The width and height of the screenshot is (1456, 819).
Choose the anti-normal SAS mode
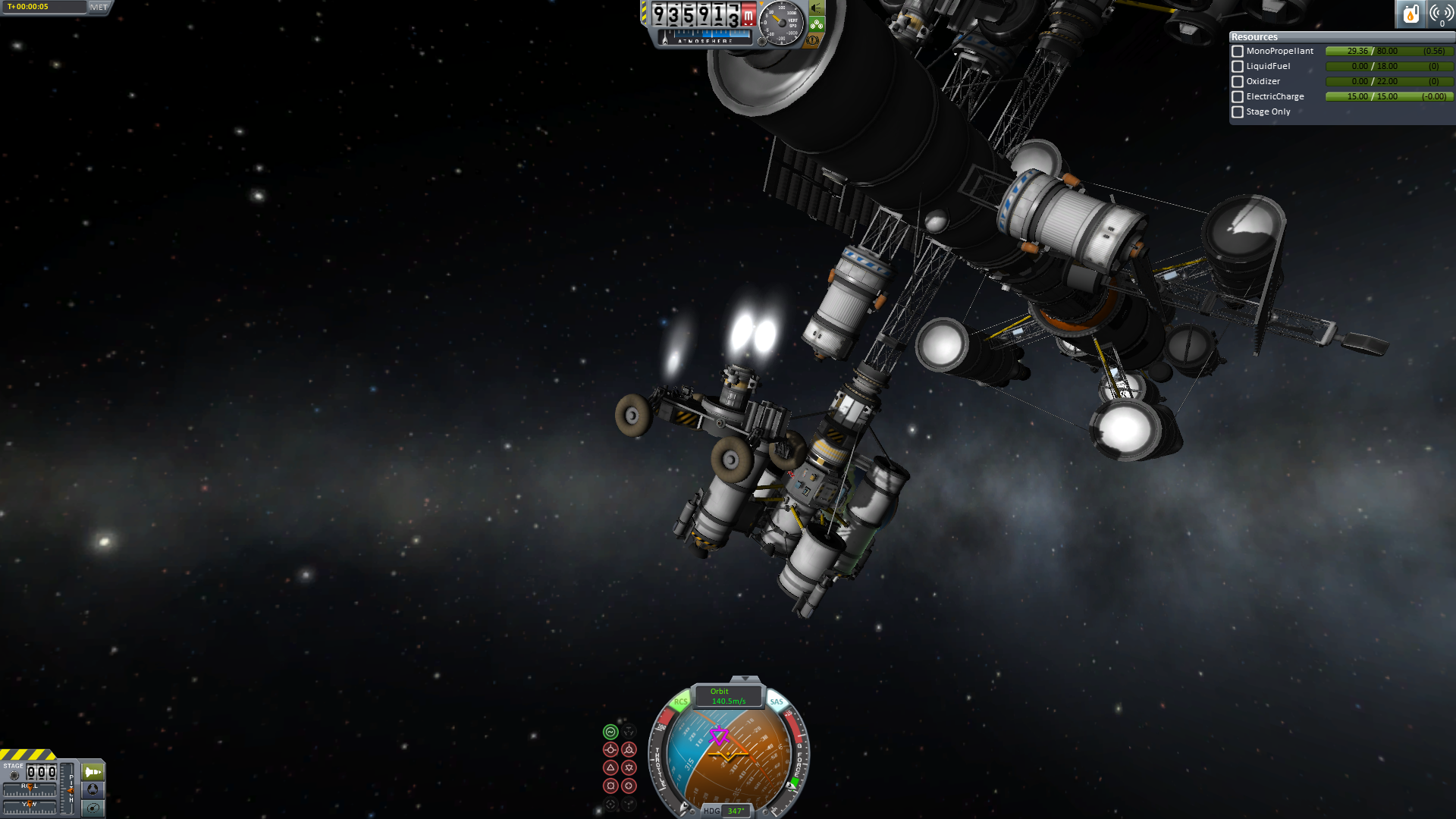[x=629, y=768]
